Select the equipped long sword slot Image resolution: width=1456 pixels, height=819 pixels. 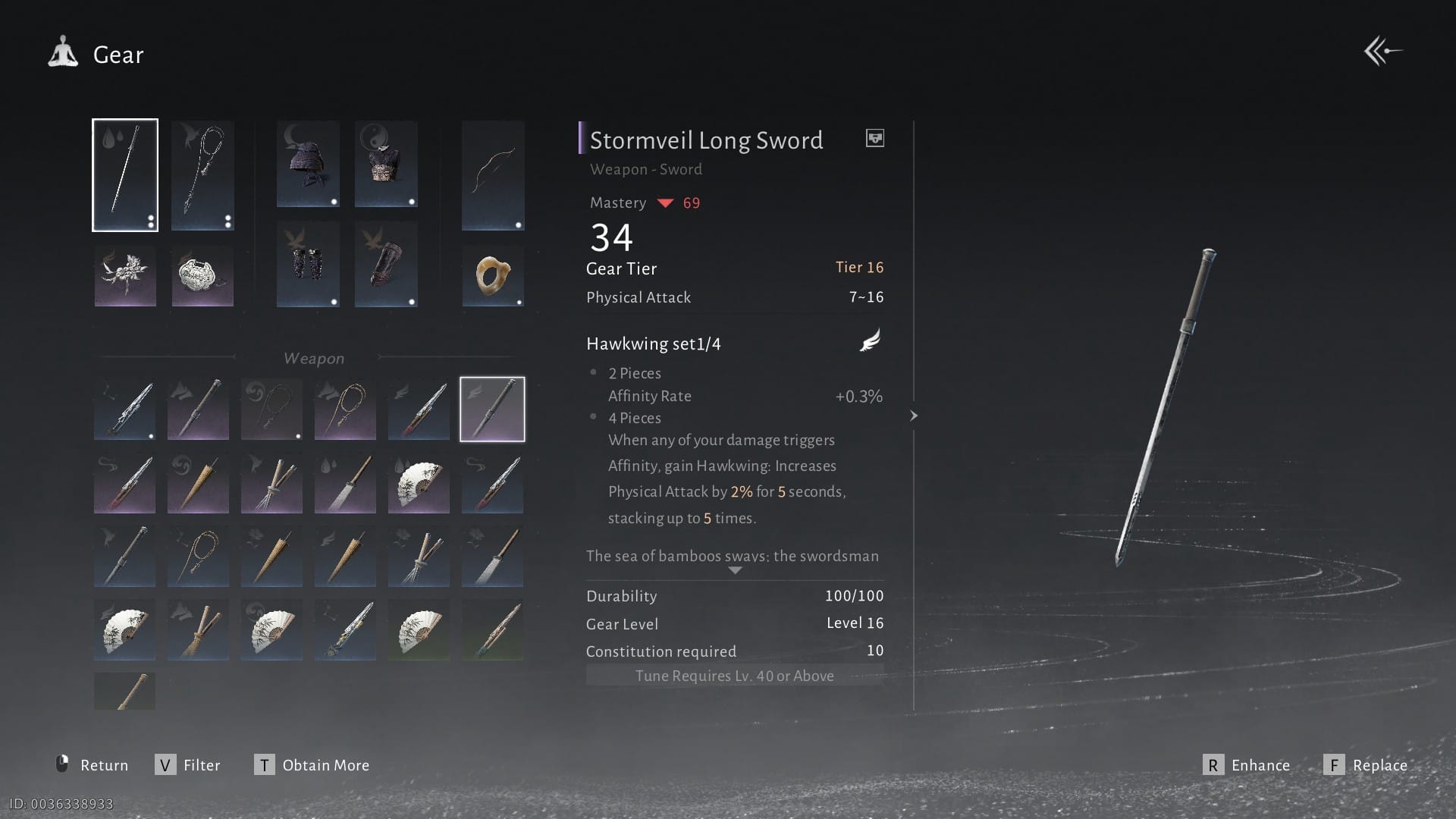(125, 175)
